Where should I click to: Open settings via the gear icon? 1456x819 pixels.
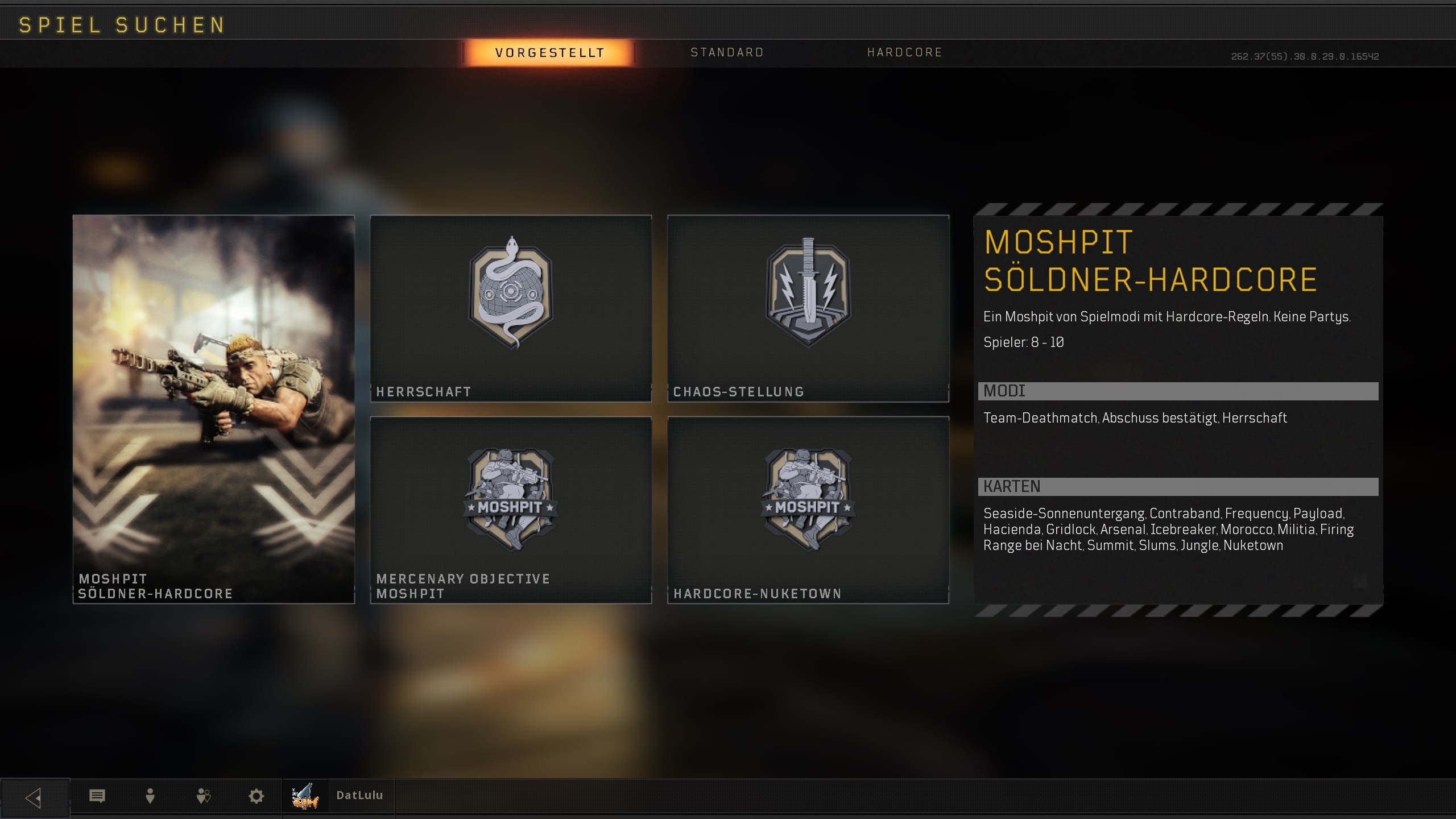[x=257, y=796]
